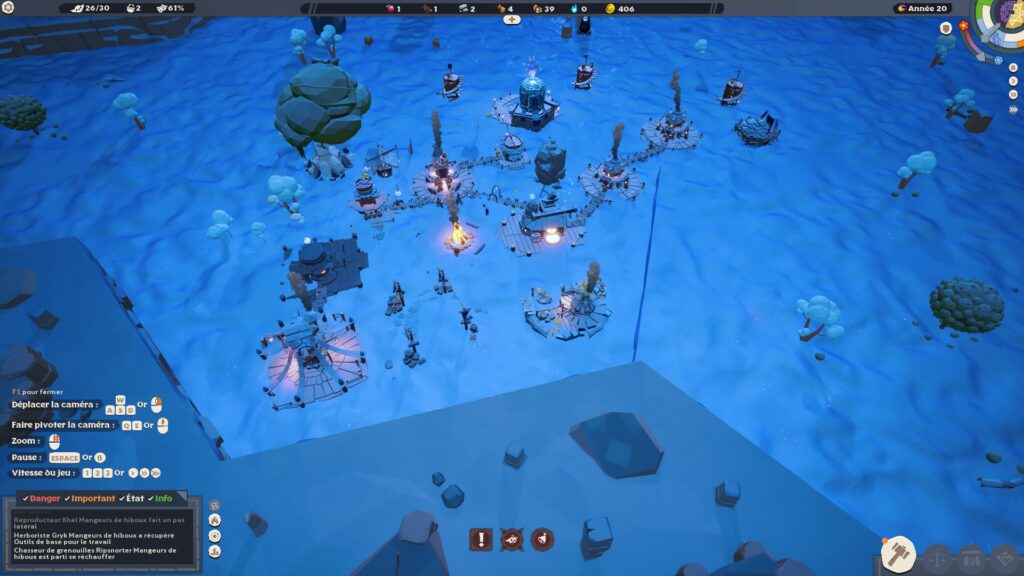Toggle the État message filter
The height and width of the screenshot is (576, 1024).
point(133,498)
